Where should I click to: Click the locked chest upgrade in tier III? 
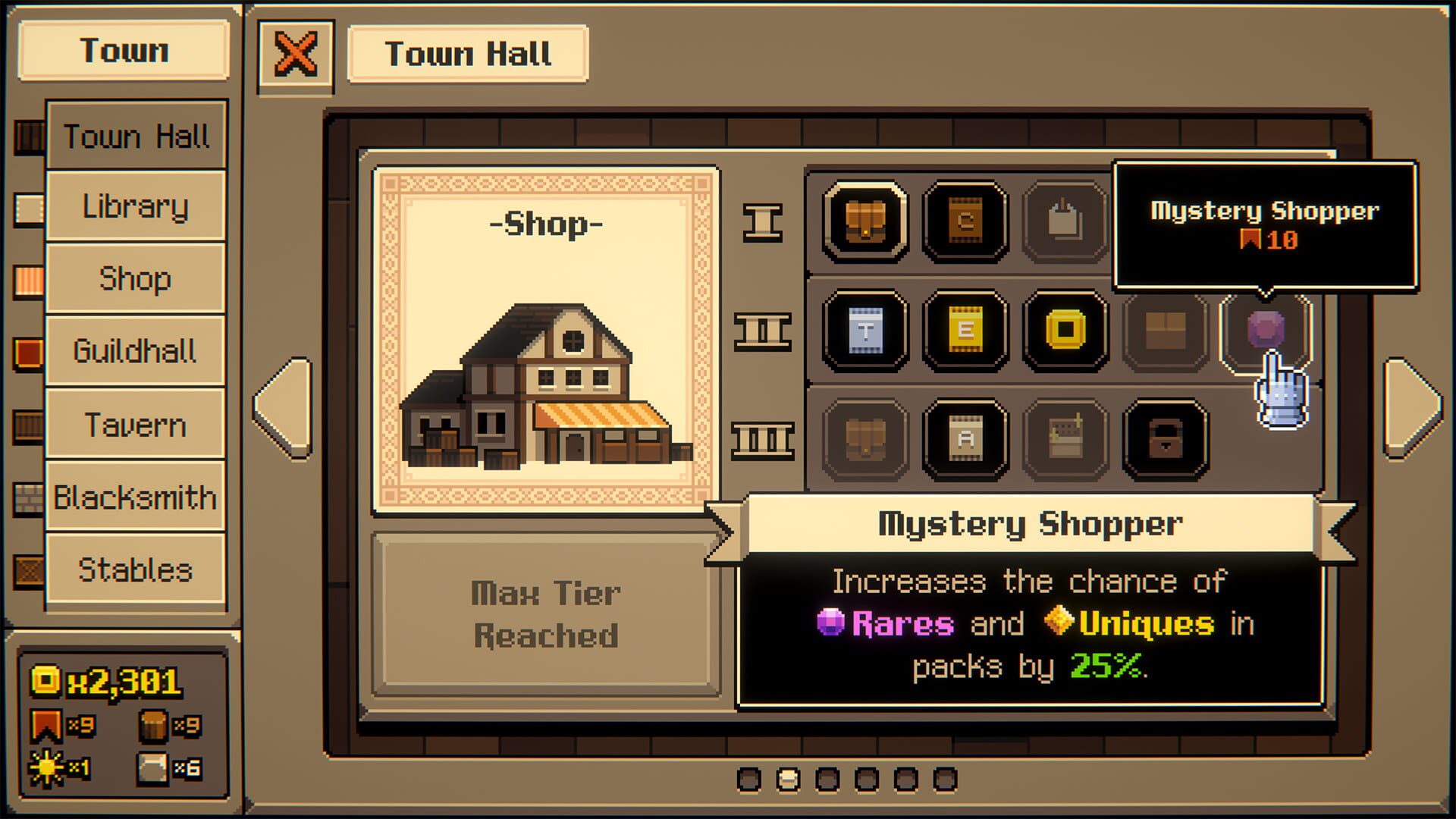tap(1166, 440)
